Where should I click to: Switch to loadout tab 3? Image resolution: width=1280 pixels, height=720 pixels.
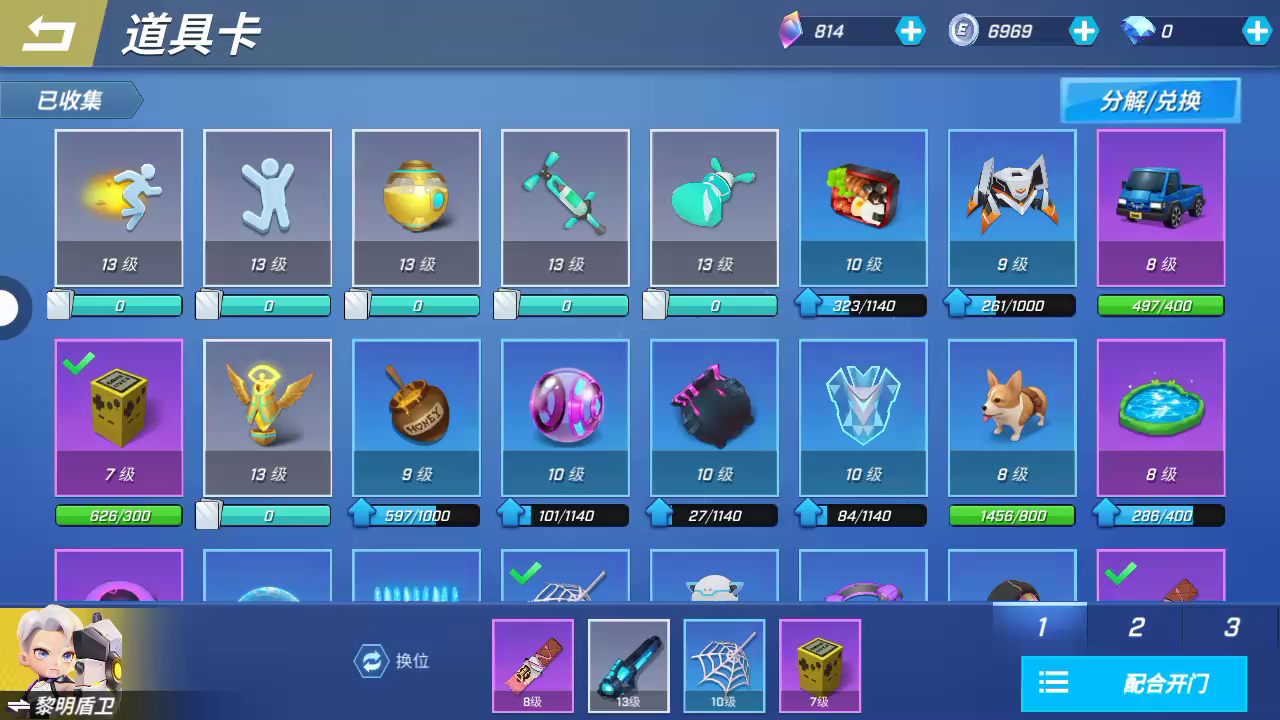[x=1231, y=627]
